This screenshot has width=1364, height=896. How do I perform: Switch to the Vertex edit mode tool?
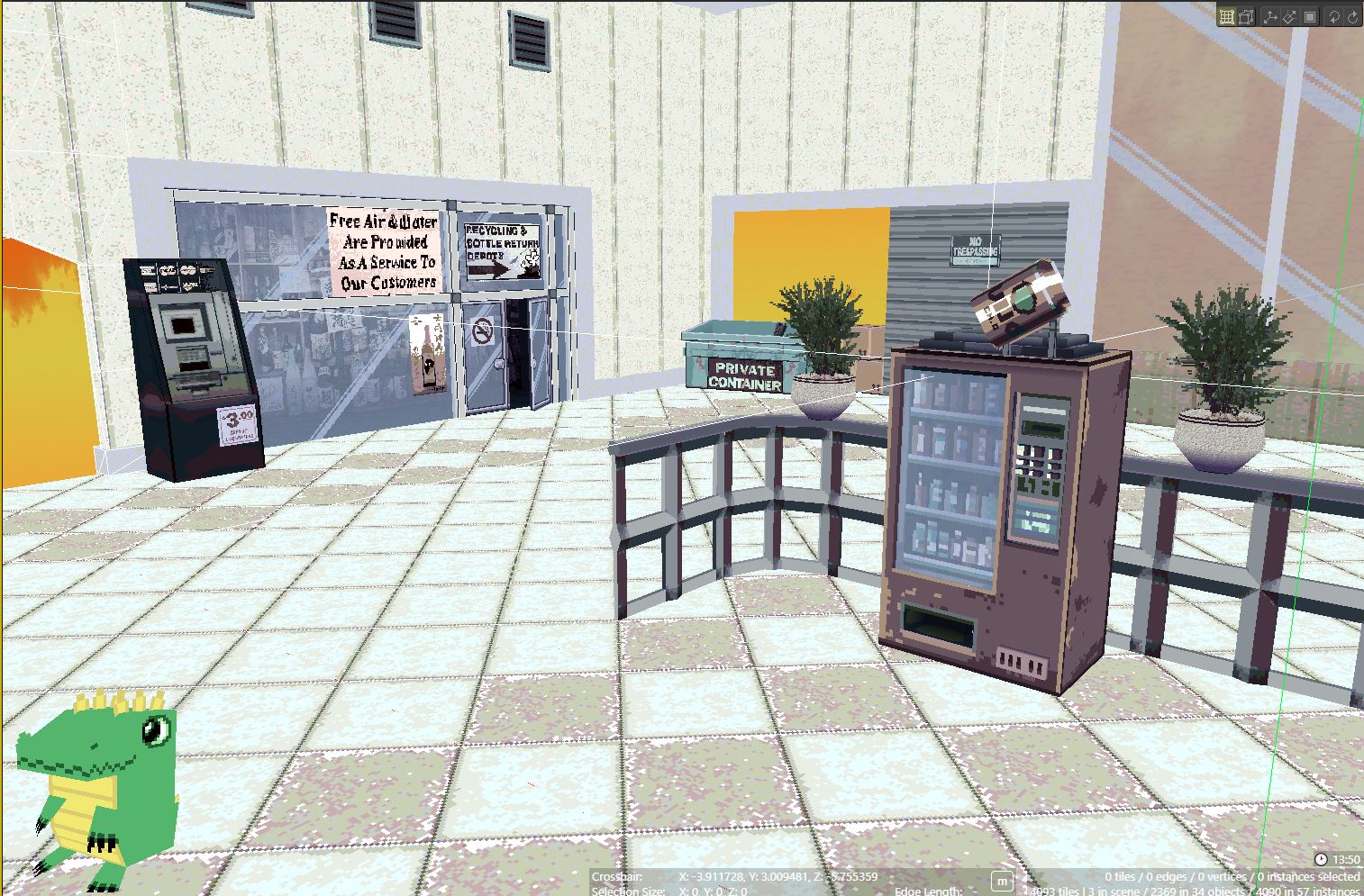click(1245, 15)
